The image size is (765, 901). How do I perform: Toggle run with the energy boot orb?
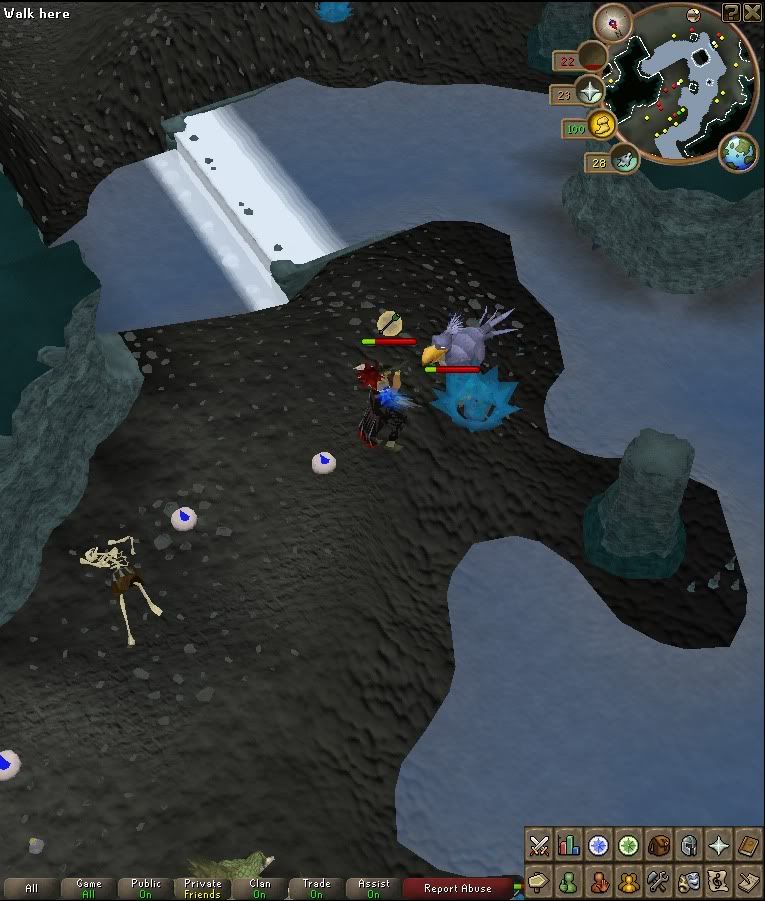[x=602, y=124]
